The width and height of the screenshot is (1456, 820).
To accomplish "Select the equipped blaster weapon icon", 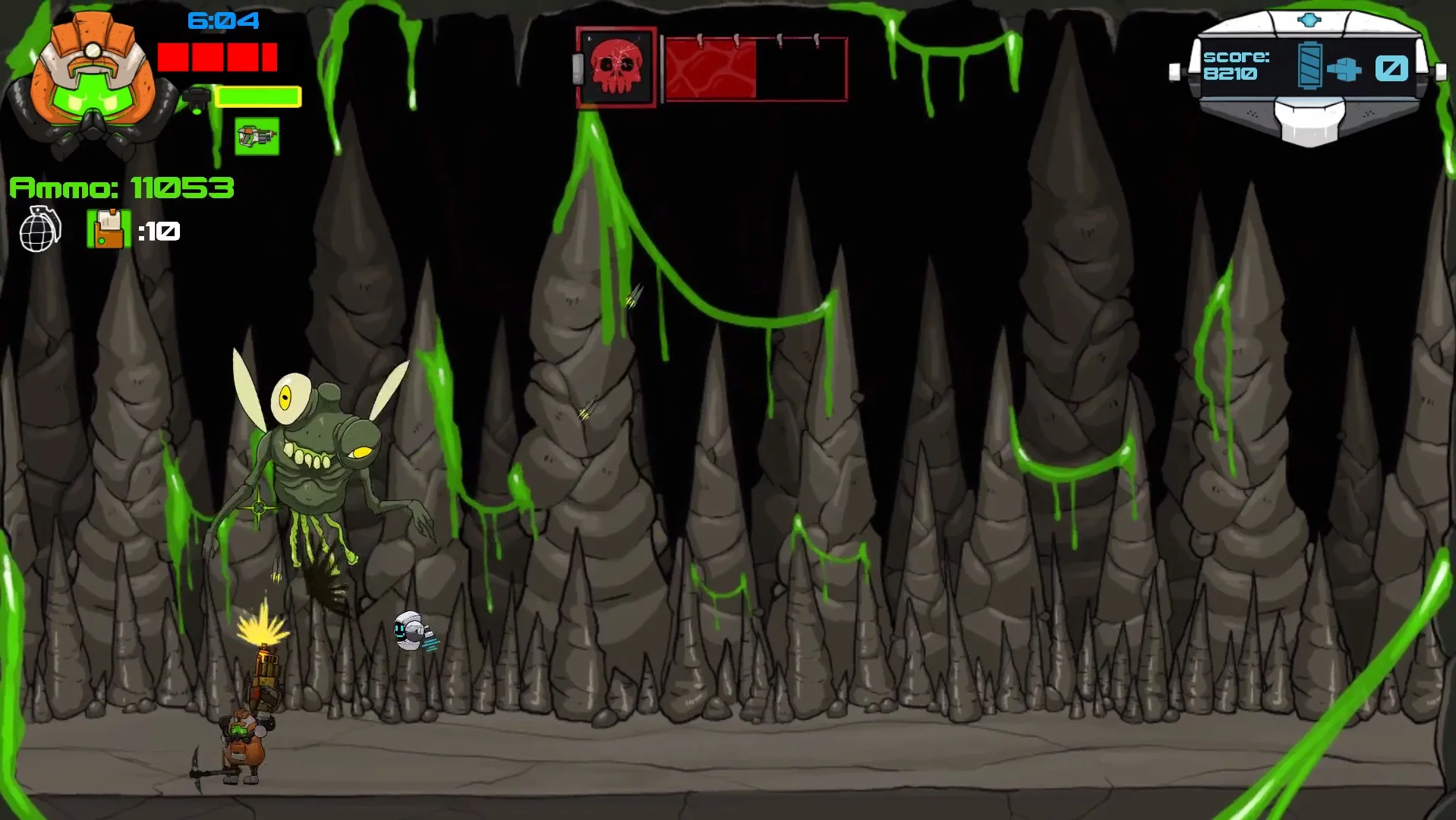I will click(257, 137).
